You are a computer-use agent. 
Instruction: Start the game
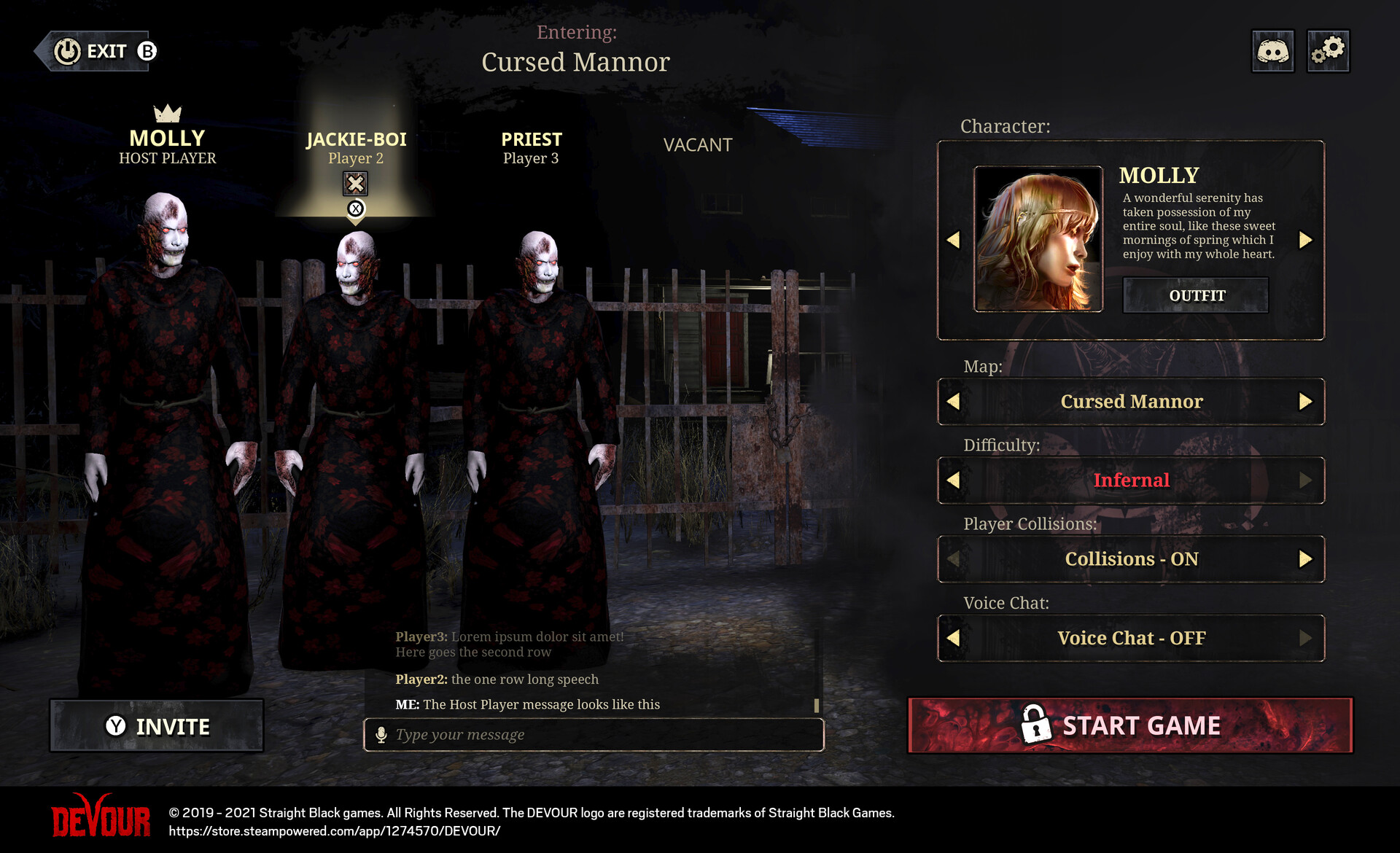pyautogui.click(x=1129, y=725)
